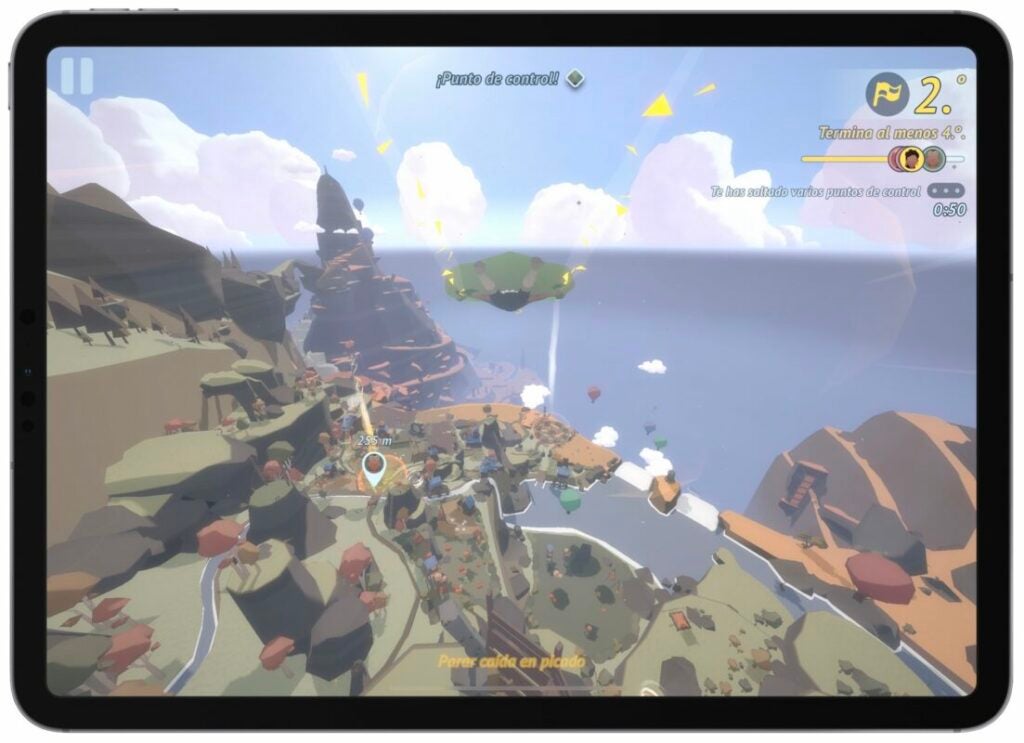Click the 255 m waypoint pin marker
Screen dimensions: 1024x743
[x=373, y=468]
